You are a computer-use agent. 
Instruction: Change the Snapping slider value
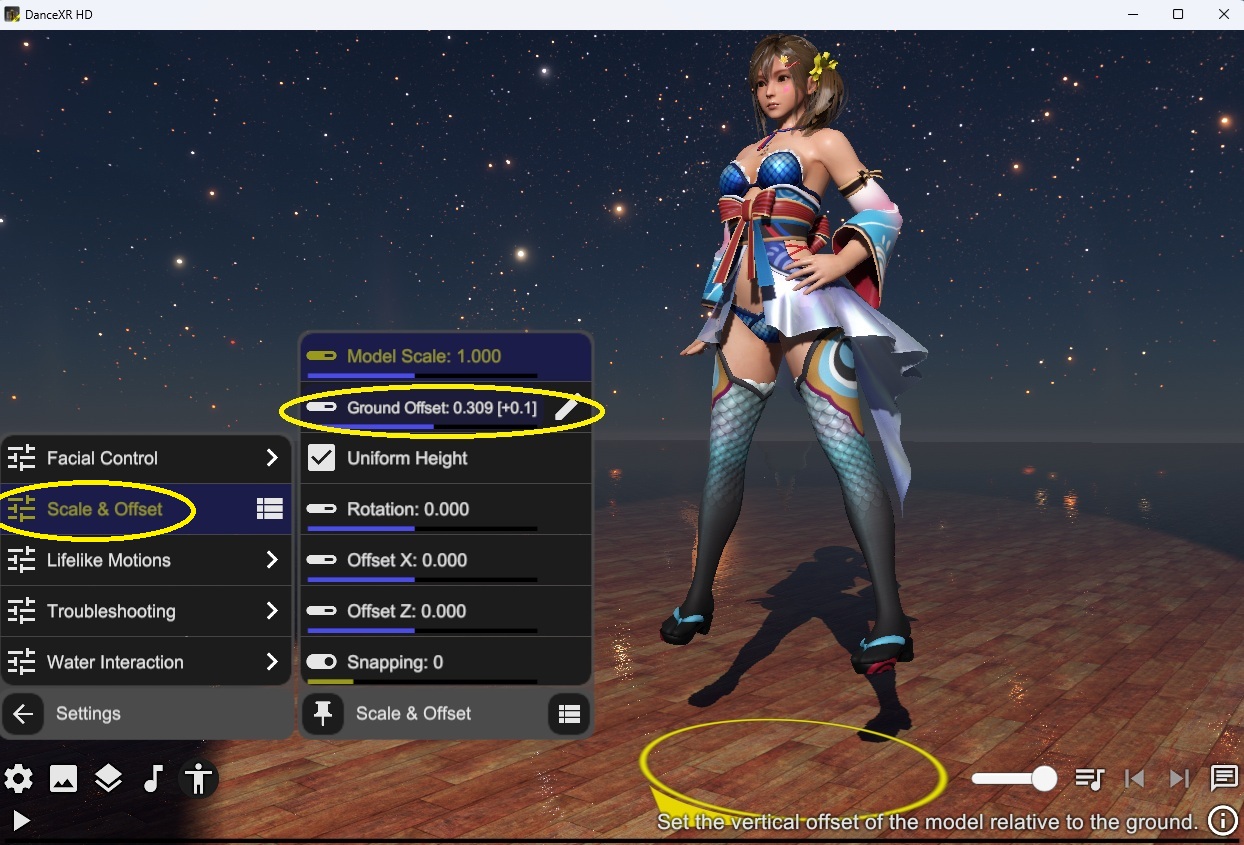pos(422,681)
